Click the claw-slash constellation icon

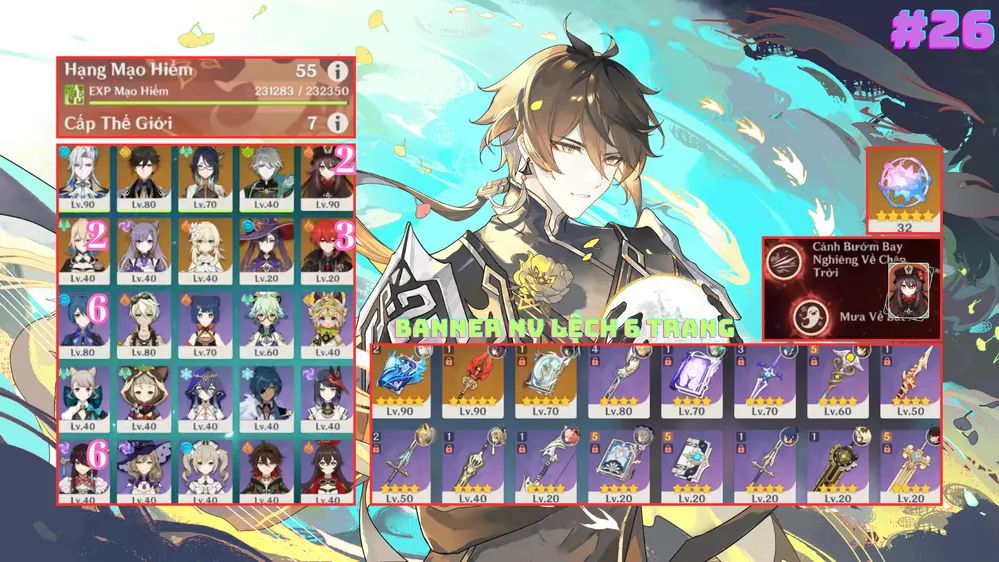click(784, 263)
